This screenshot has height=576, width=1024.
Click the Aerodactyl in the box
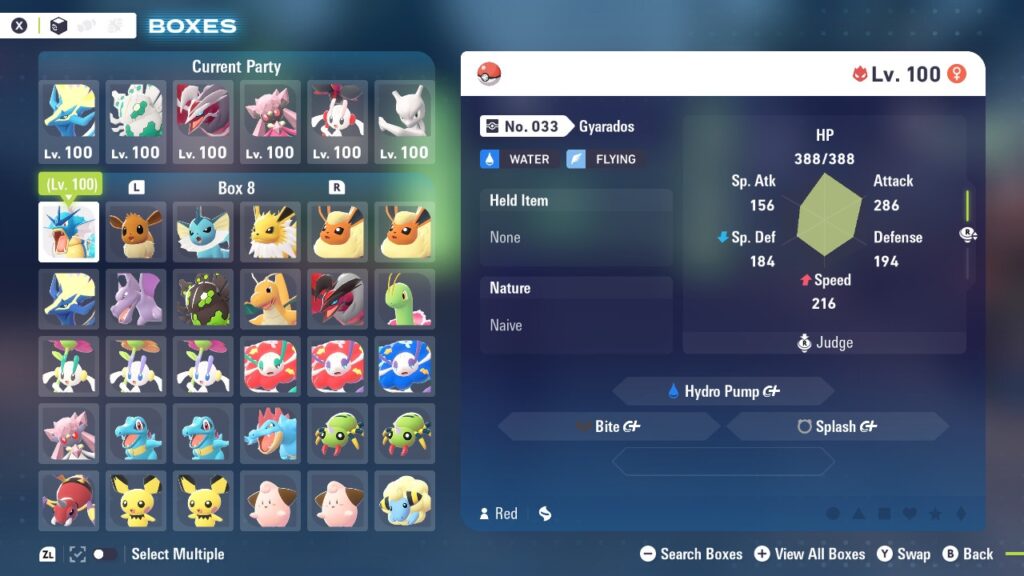(136, 299)
